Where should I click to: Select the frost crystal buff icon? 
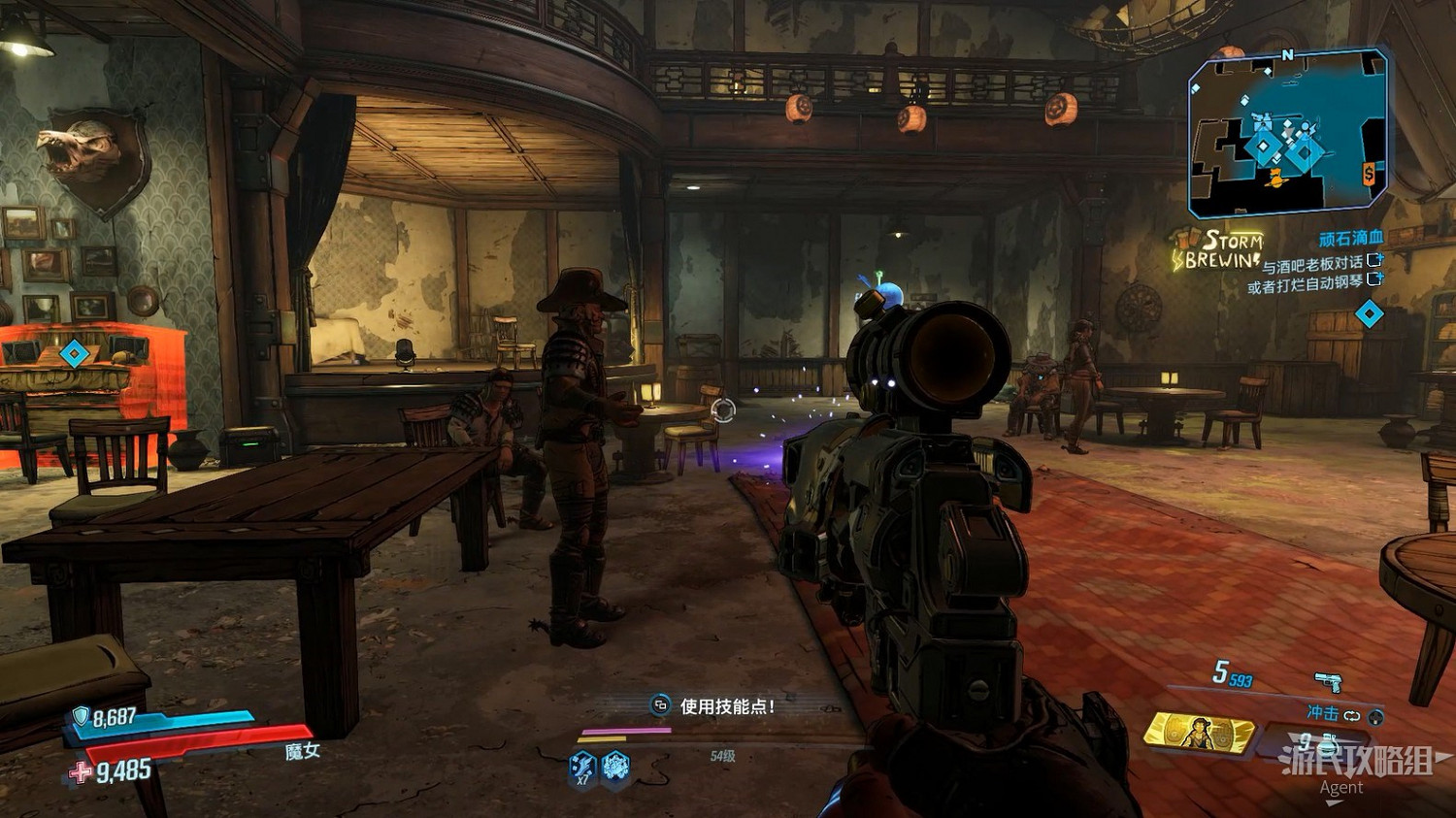pos(615,768)
